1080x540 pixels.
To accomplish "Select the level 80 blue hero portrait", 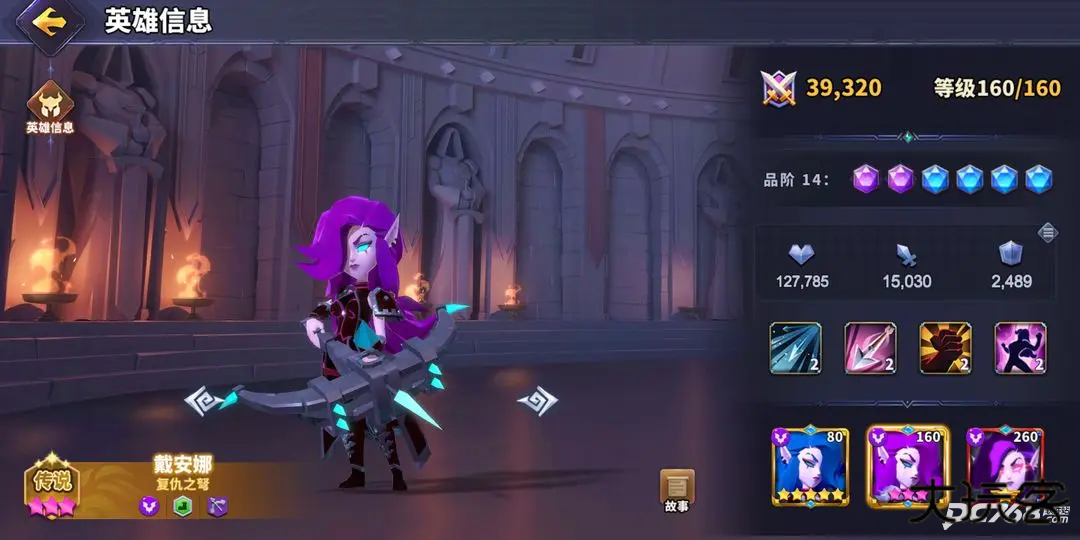I will pyautogui.click(x=810, y=466).
